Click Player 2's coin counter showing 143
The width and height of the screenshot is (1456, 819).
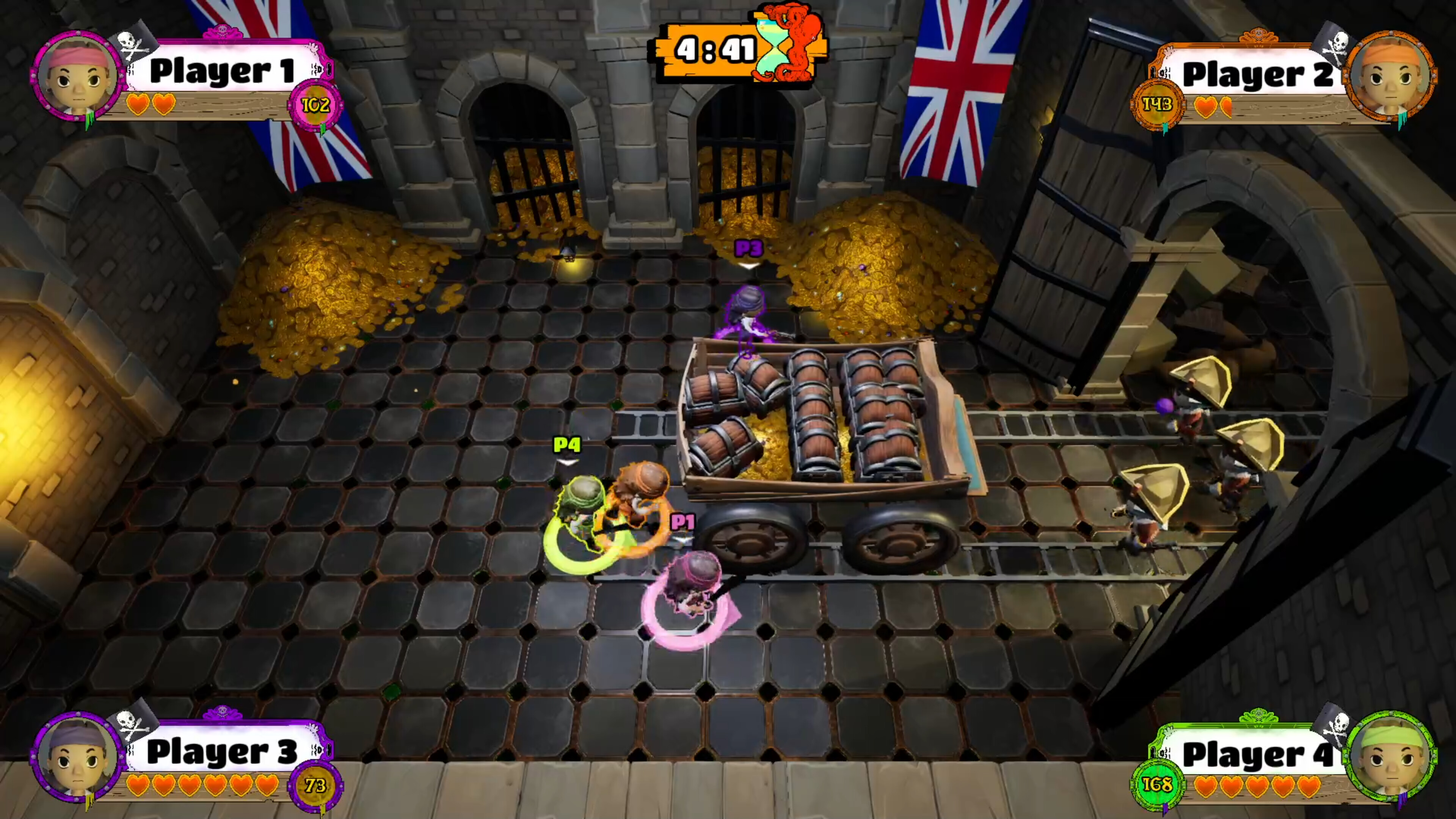[x=1157, y=105]
